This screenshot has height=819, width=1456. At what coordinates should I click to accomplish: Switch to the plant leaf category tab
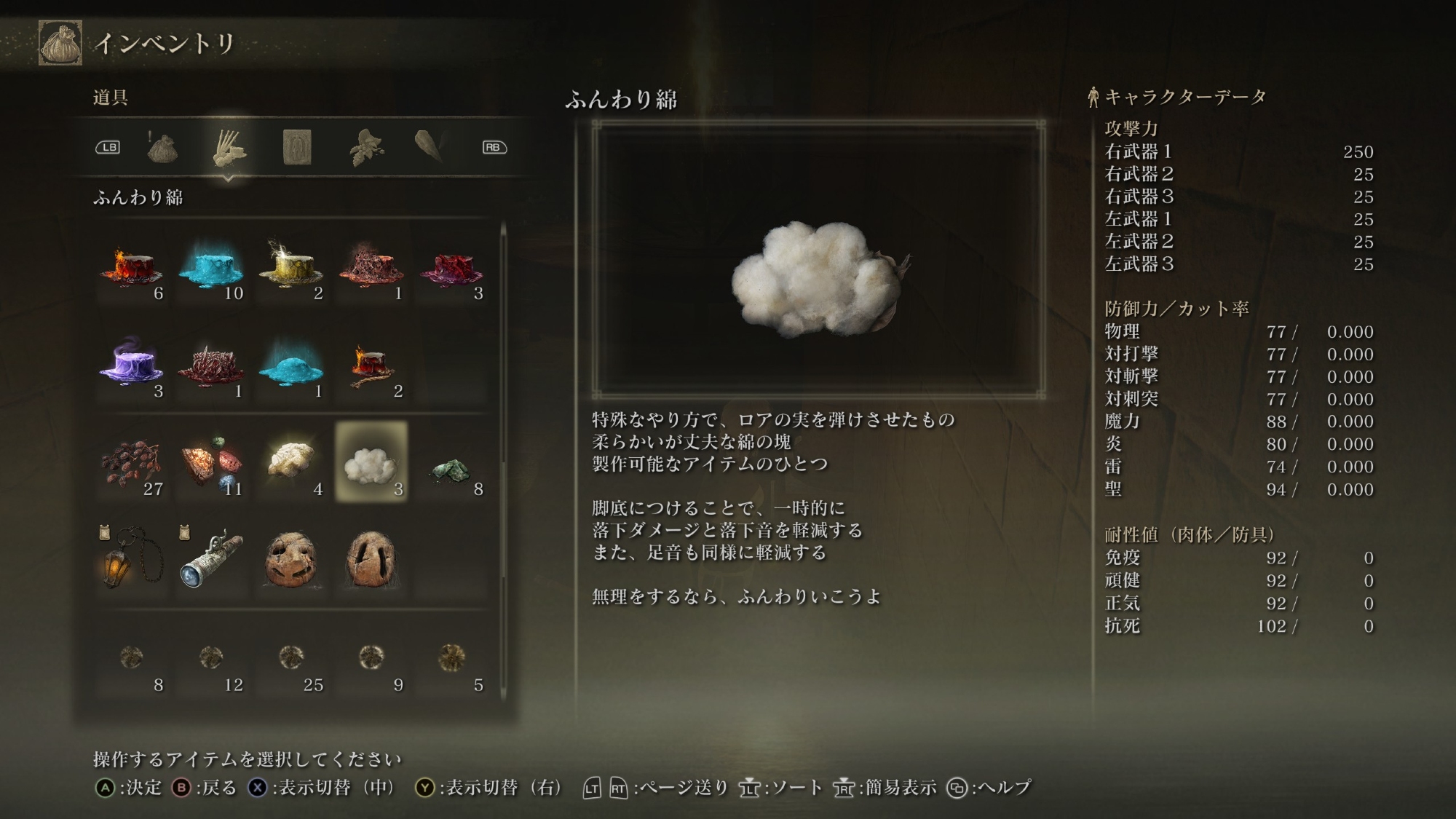coord(365,148)
